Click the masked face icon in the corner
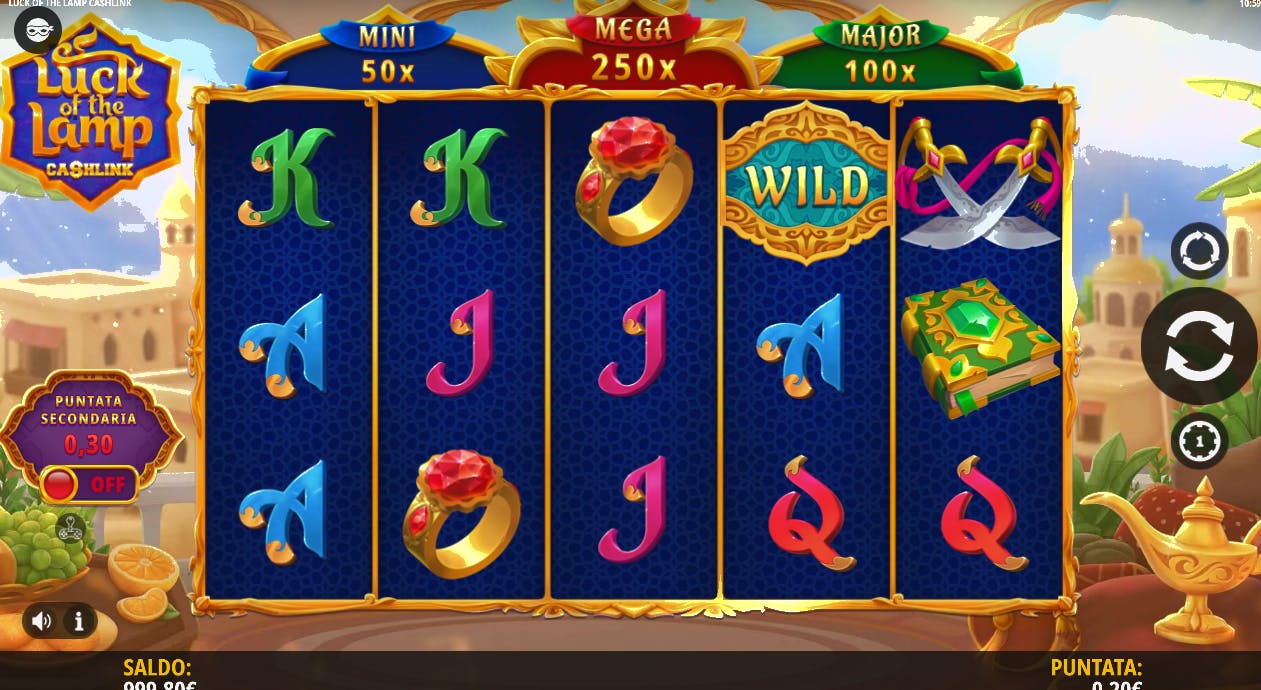1261x690 pixels. pos(37,31)
